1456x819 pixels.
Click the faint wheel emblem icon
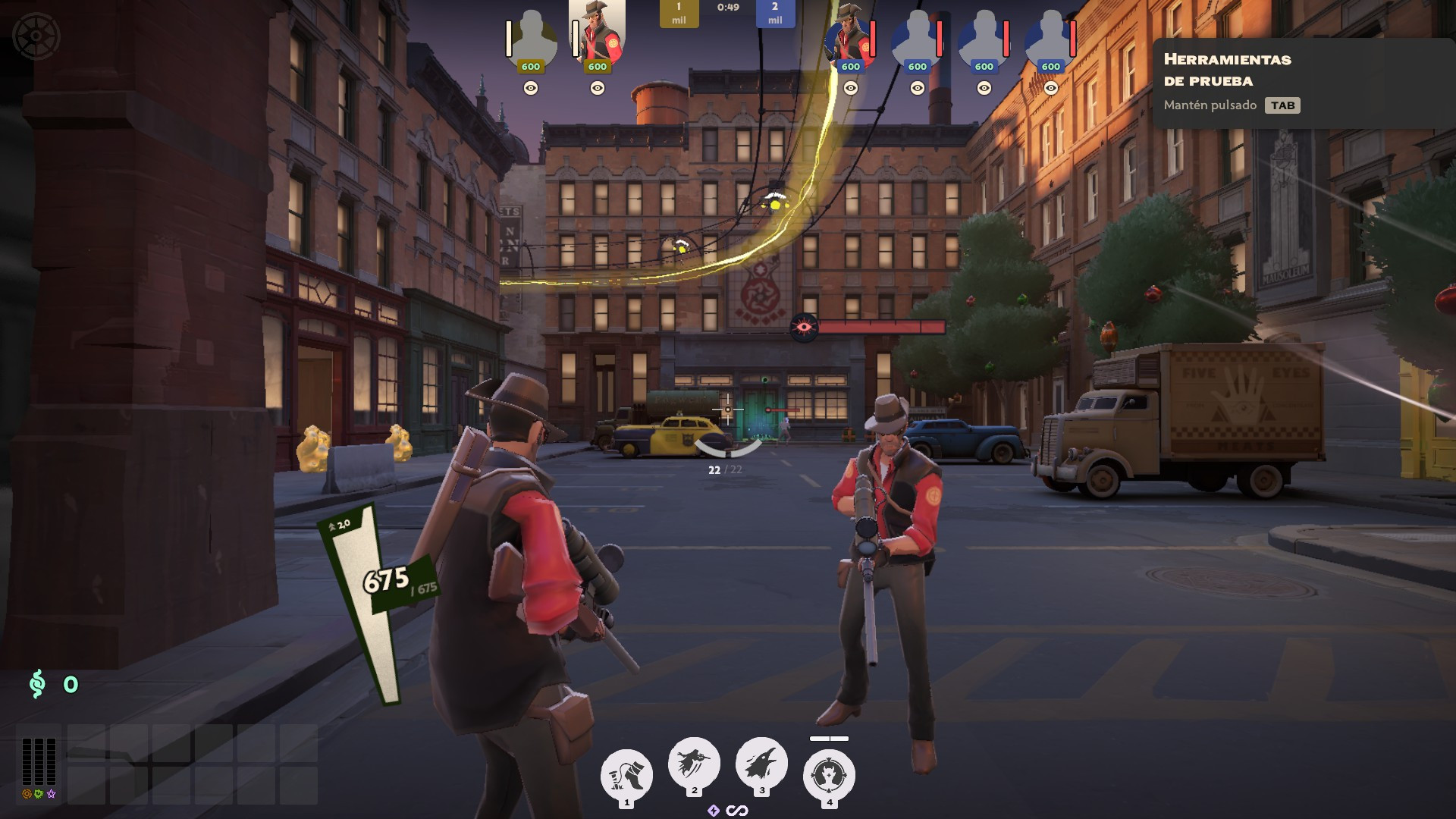point(36,36)
